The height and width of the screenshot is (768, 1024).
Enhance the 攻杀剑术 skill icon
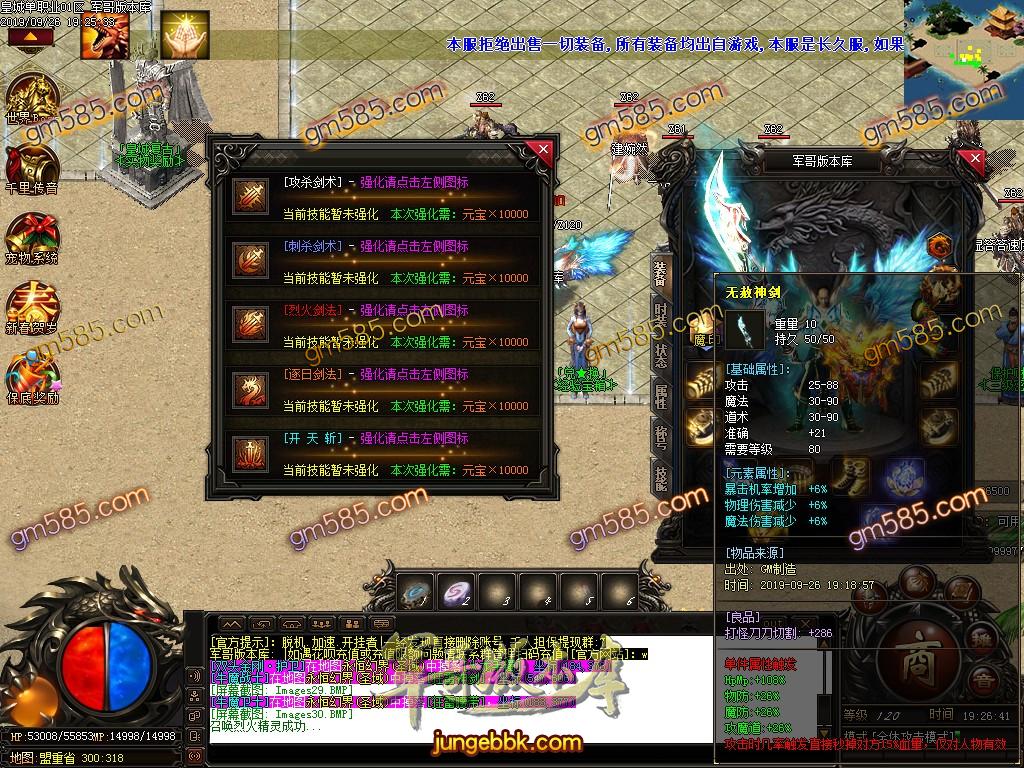[x=247, y=197]
